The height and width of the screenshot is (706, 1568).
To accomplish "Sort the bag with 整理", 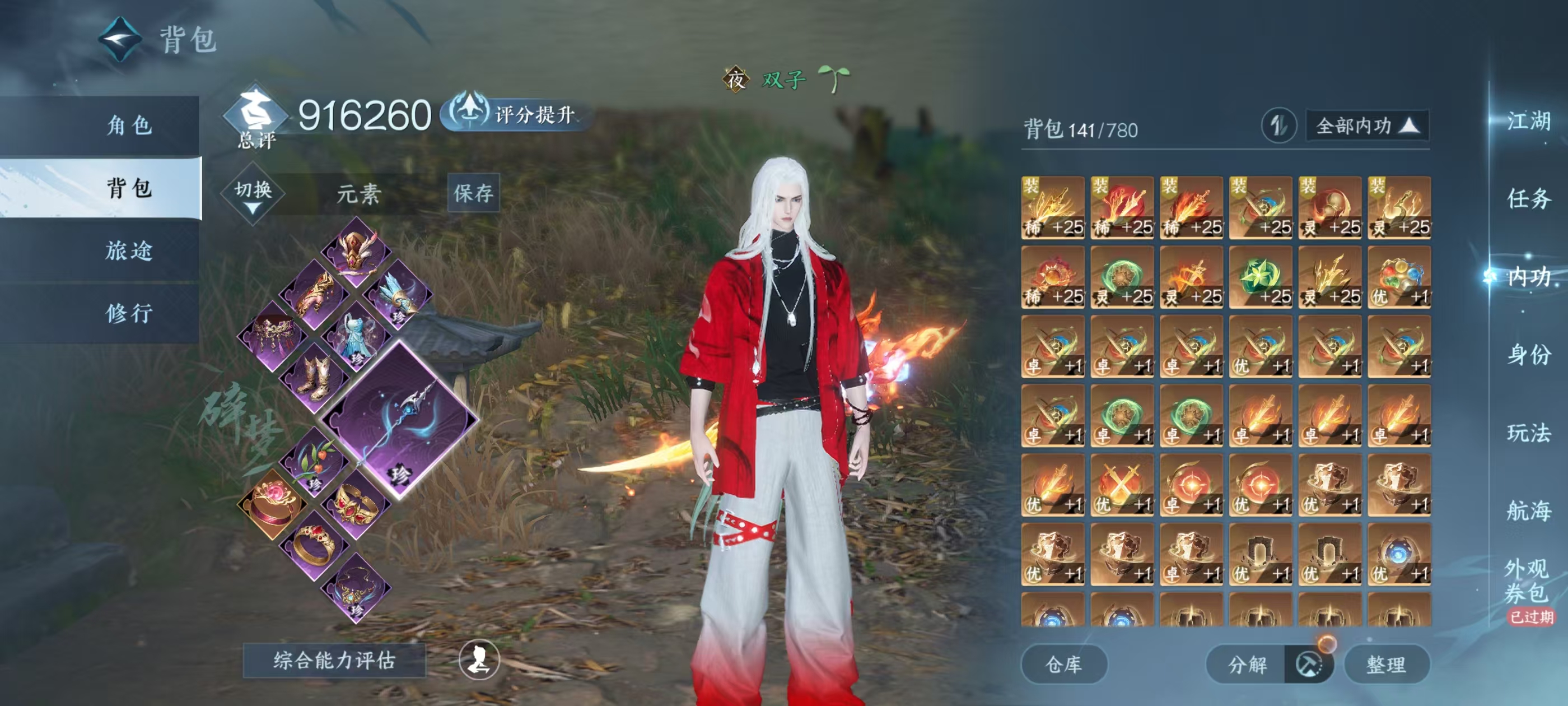I will click(x=1386, y=664).
